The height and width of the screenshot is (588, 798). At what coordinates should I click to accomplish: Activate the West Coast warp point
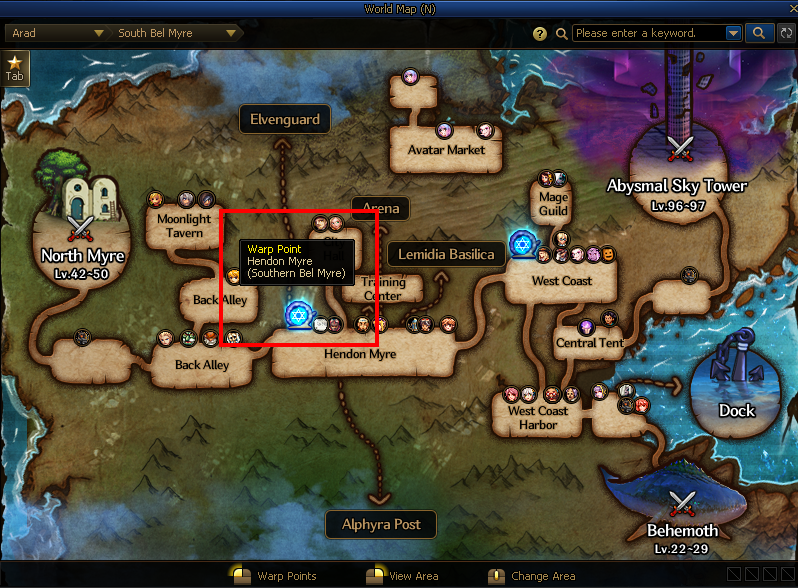pos(521,243)
